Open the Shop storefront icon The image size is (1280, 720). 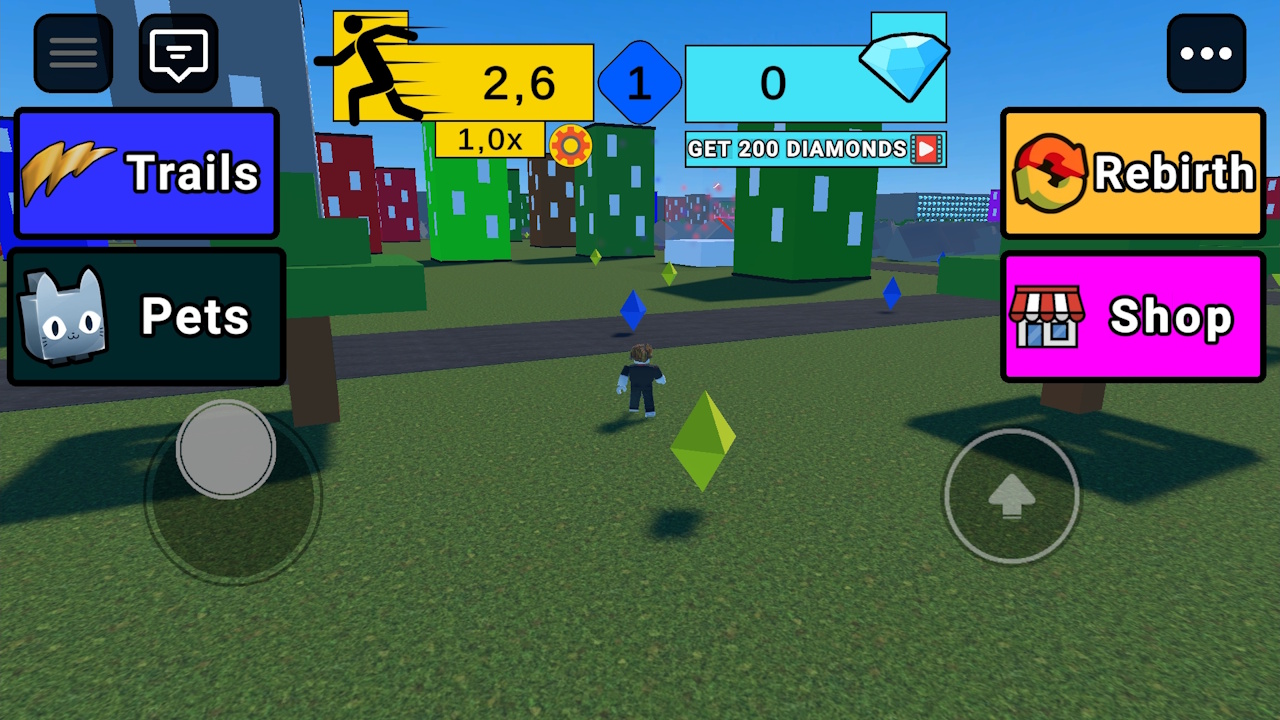tap(1049, 316)
